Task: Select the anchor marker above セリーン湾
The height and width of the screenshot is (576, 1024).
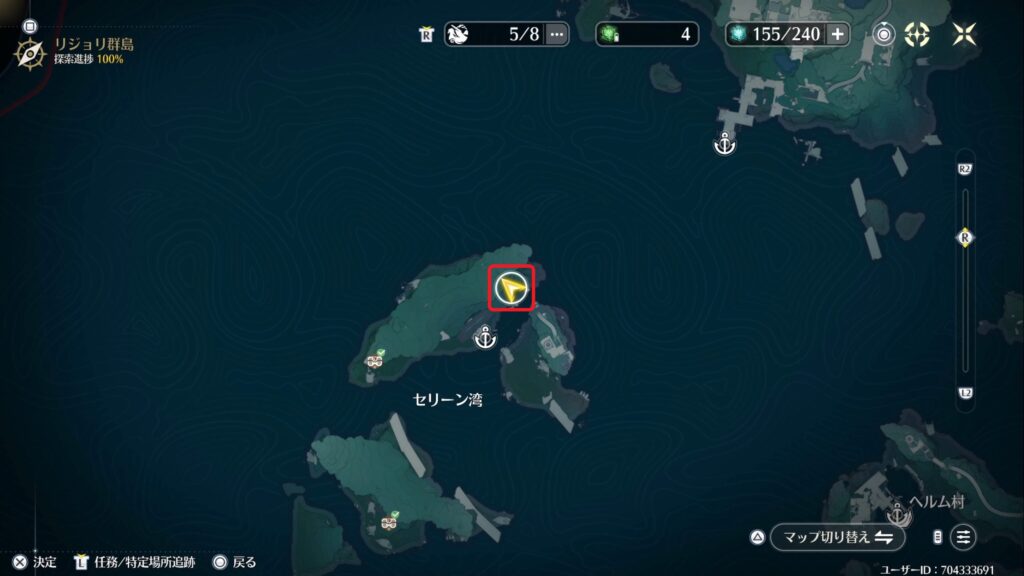Action: [485, 340]
